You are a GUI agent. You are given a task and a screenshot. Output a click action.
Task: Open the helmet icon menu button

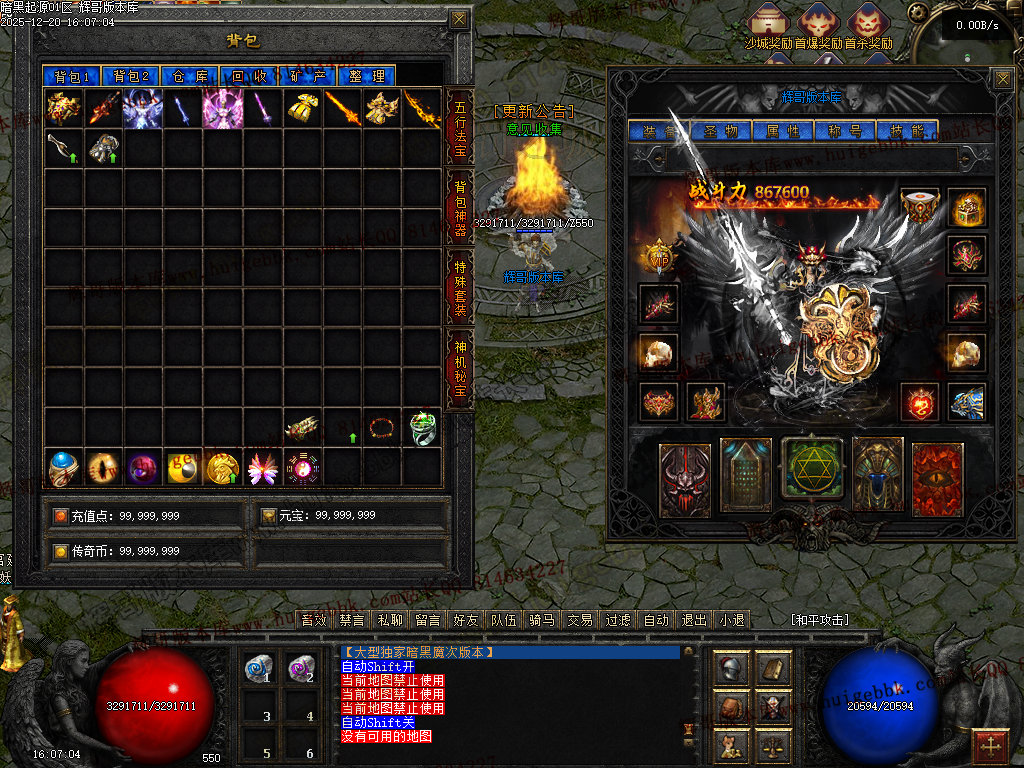(733, 669)
